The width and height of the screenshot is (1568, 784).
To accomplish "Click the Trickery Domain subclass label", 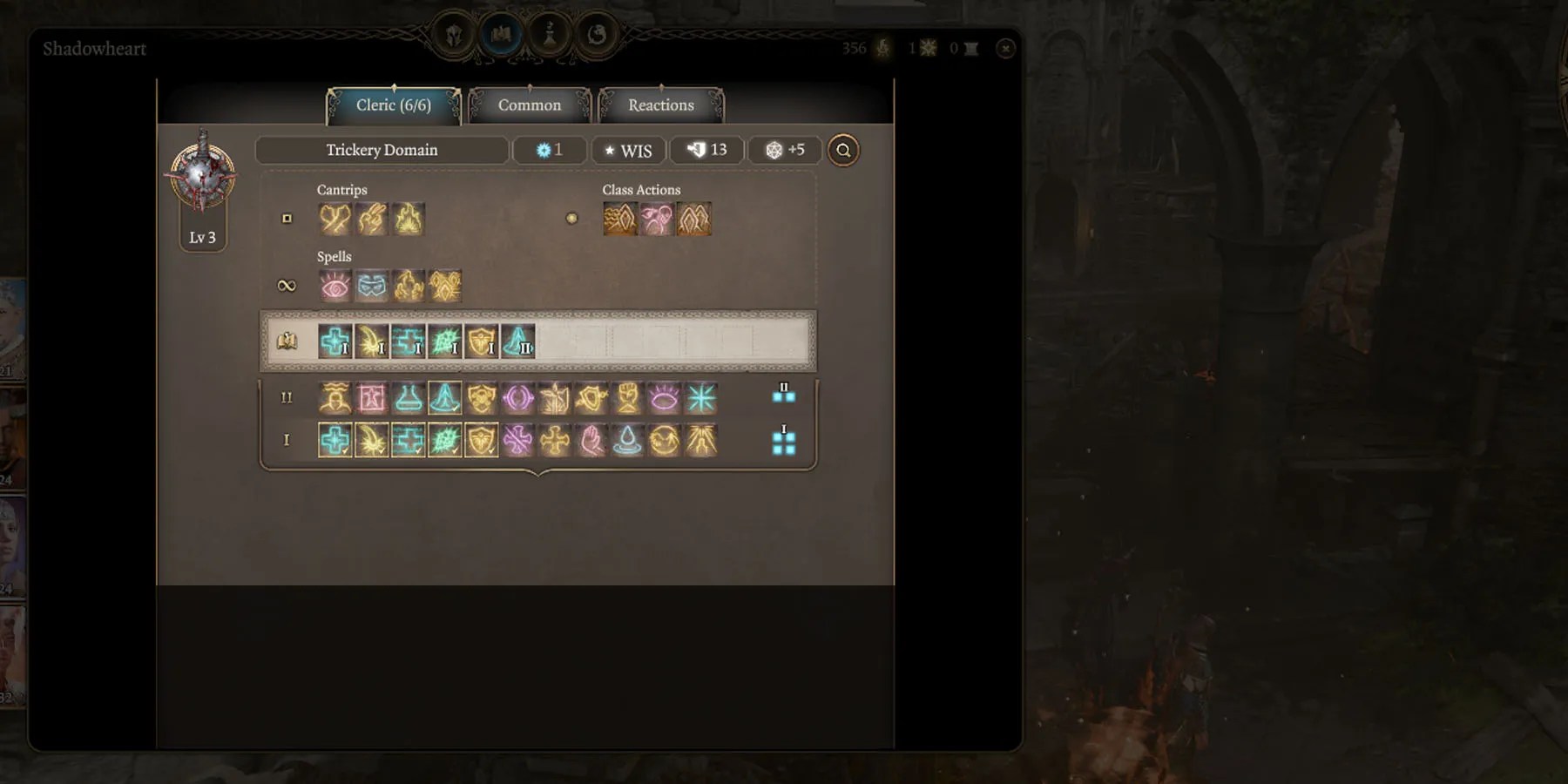I will click(x=382, y=151).
